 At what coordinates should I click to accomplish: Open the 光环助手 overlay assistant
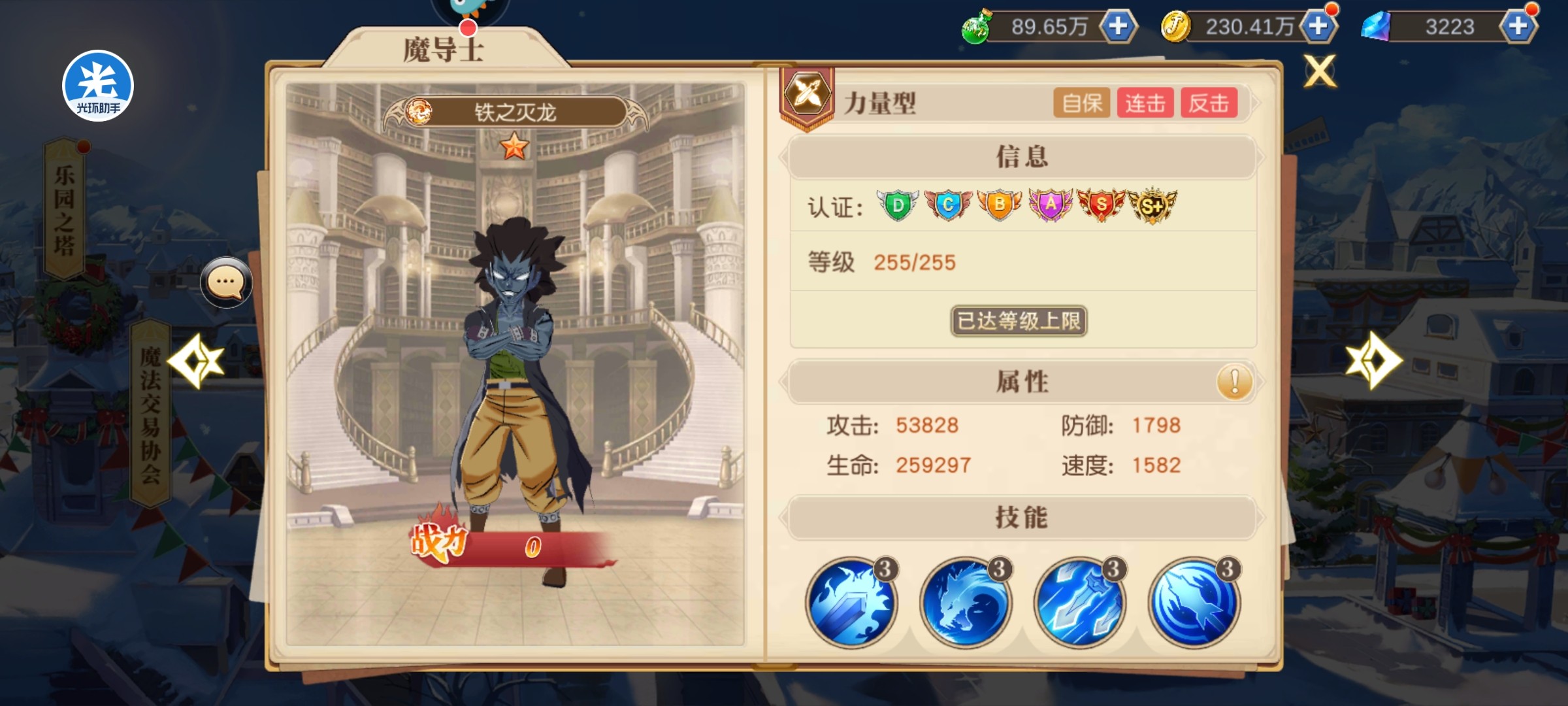point(98,86)
